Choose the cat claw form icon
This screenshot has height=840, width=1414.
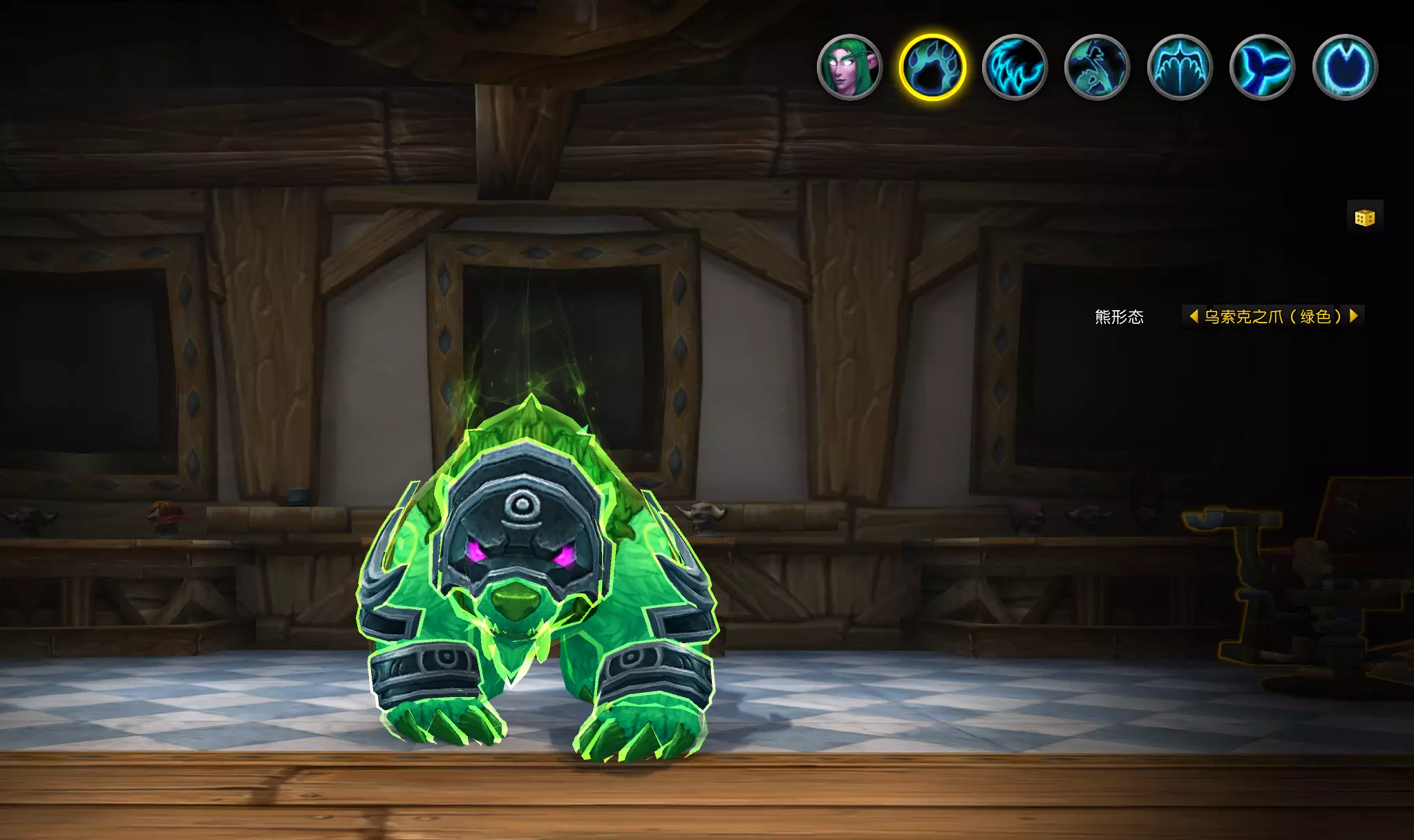pos(1015,68)
